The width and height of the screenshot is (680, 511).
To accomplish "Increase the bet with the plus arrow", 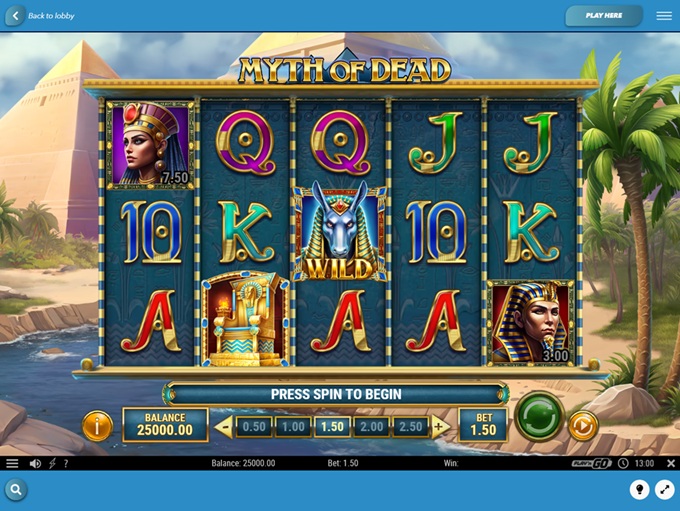I will [439, 427].
